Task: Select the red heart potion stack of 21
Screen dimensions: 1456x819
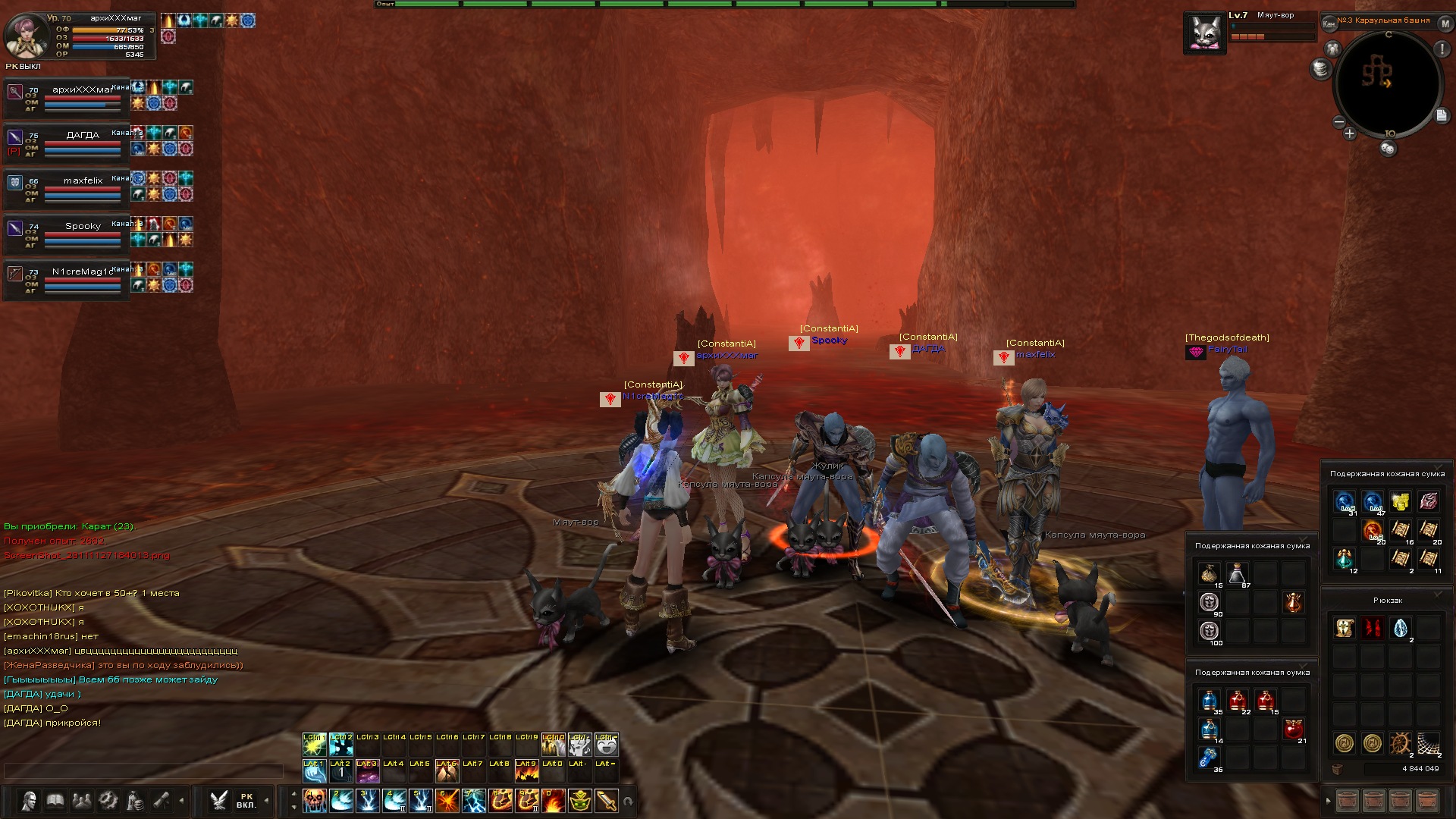Action: pyautogui.click(x=1293, y=730)
